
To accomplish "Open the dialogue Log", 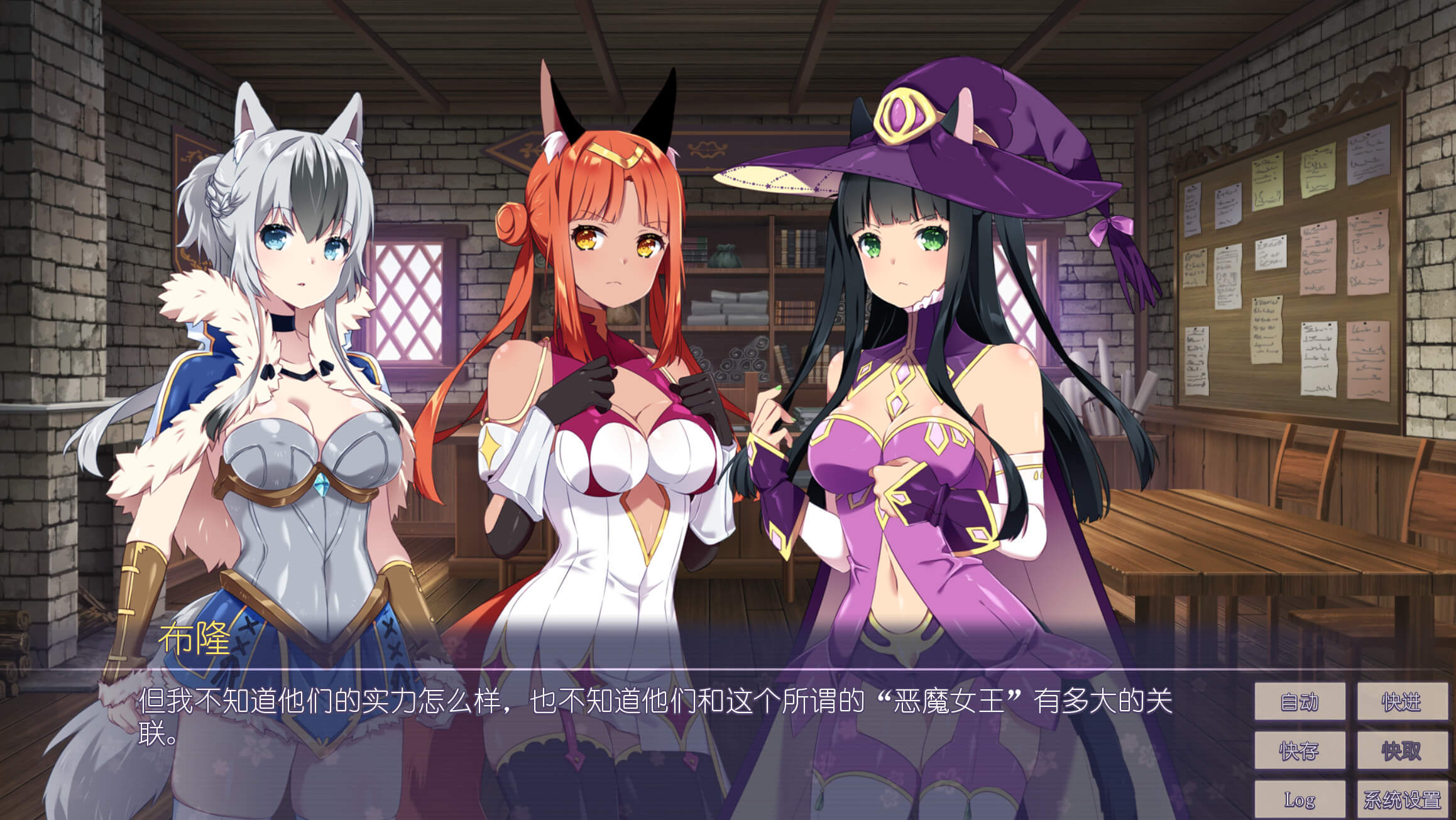I will click(1300, 799).
